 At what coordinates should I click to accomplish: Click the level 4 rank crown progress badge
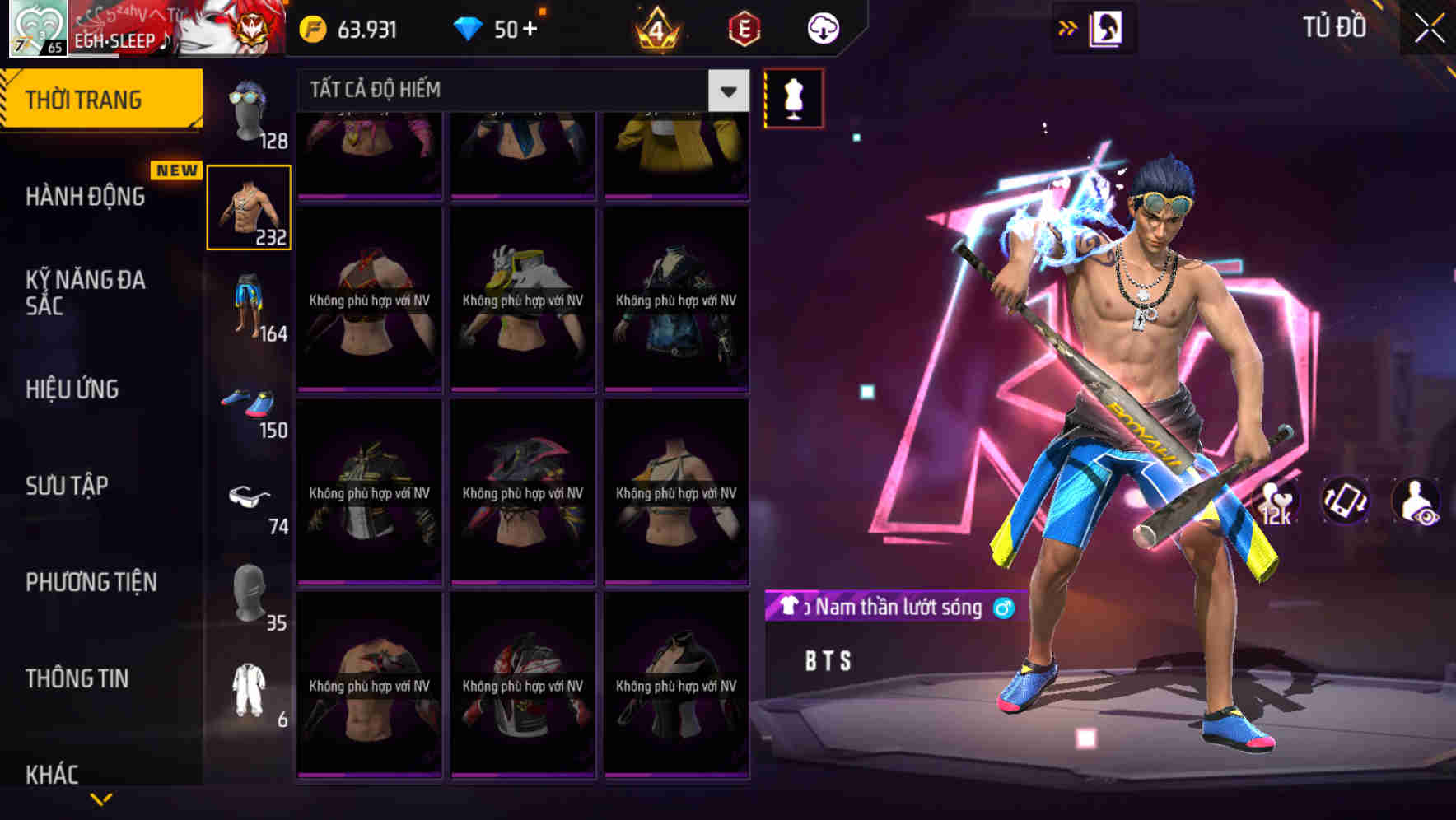coord(658,27)
